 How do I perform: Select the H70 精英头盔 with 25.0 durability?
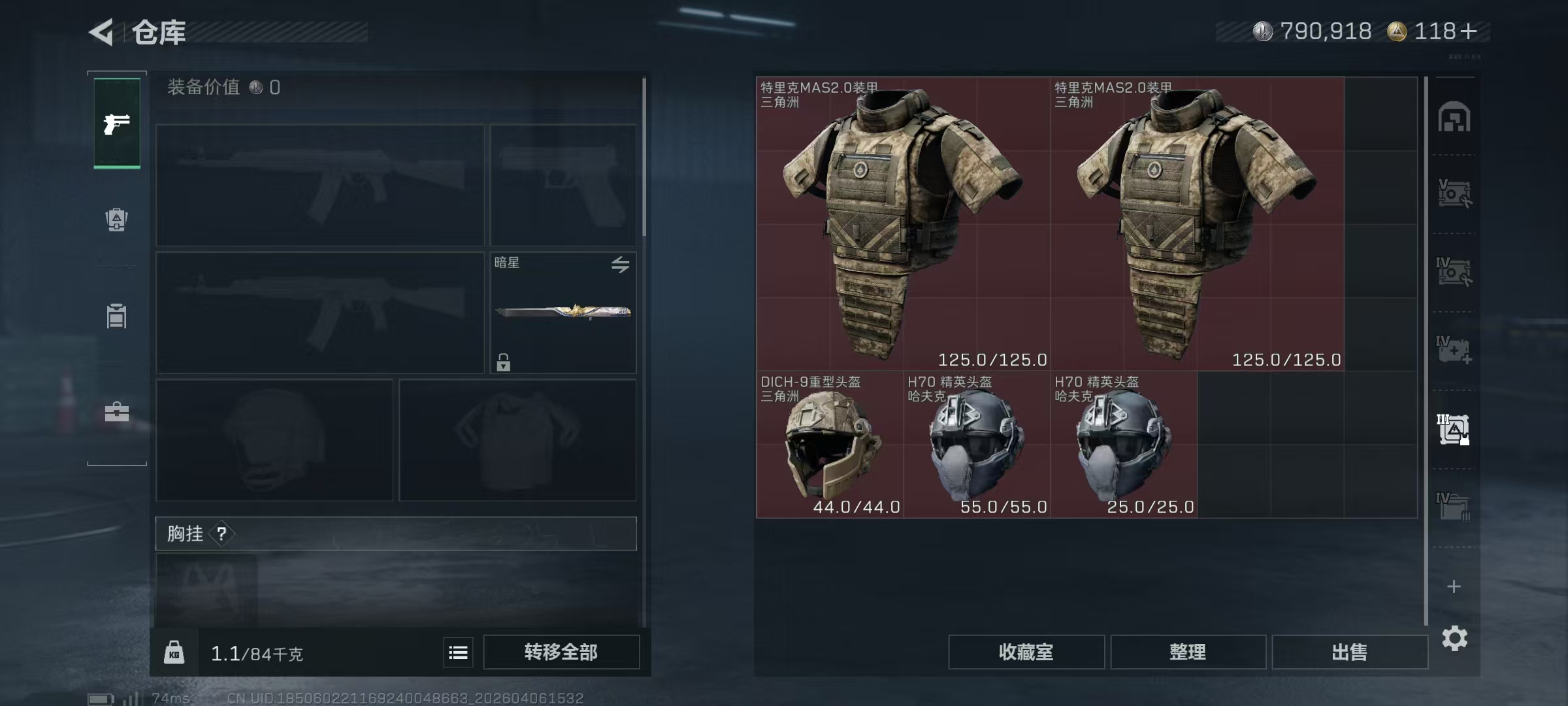(1124, 445)
